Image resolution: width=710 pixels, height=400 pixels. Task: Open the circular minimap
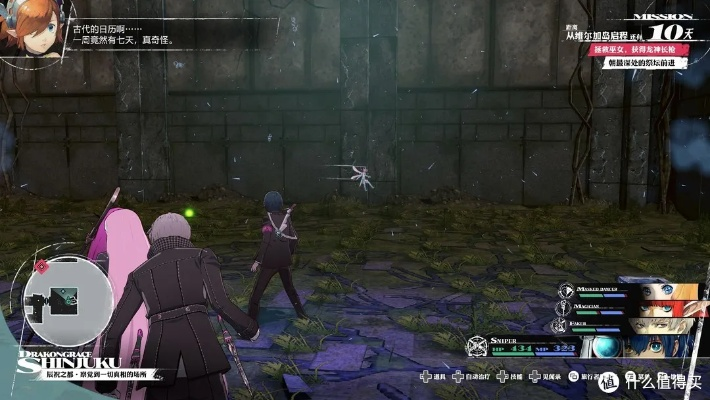64,296
